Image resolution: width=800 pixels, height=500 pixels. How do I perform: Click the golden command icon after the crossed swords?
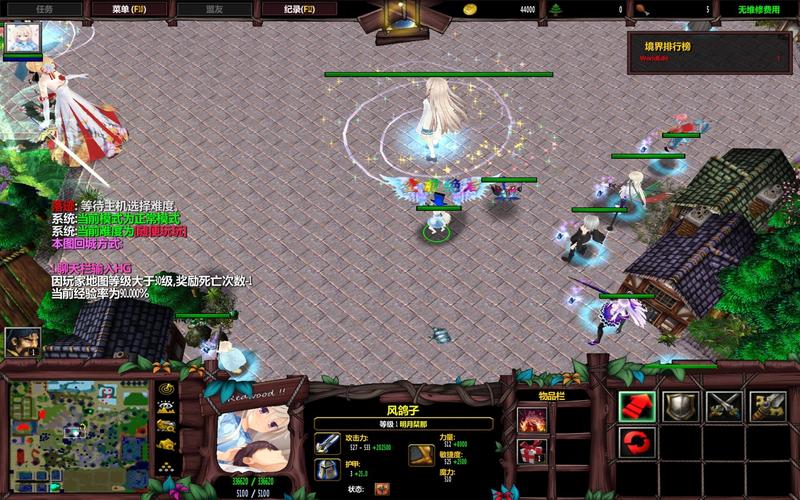click(x=767, y=405)
